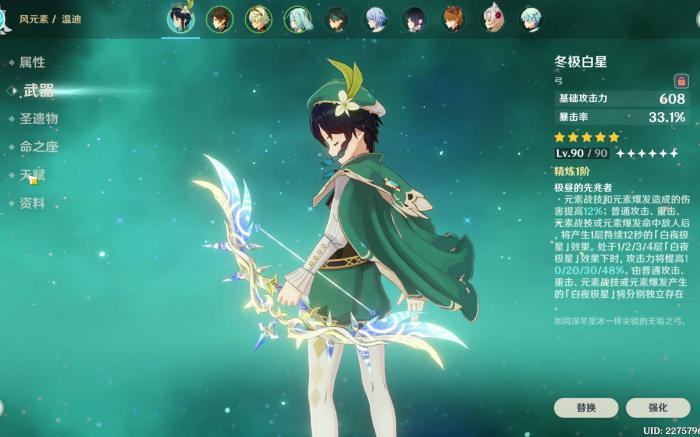The image size is (700, 437).
Task: Select the orange-haired Tartaglia portrait
Action: click(x=453, y=19)
